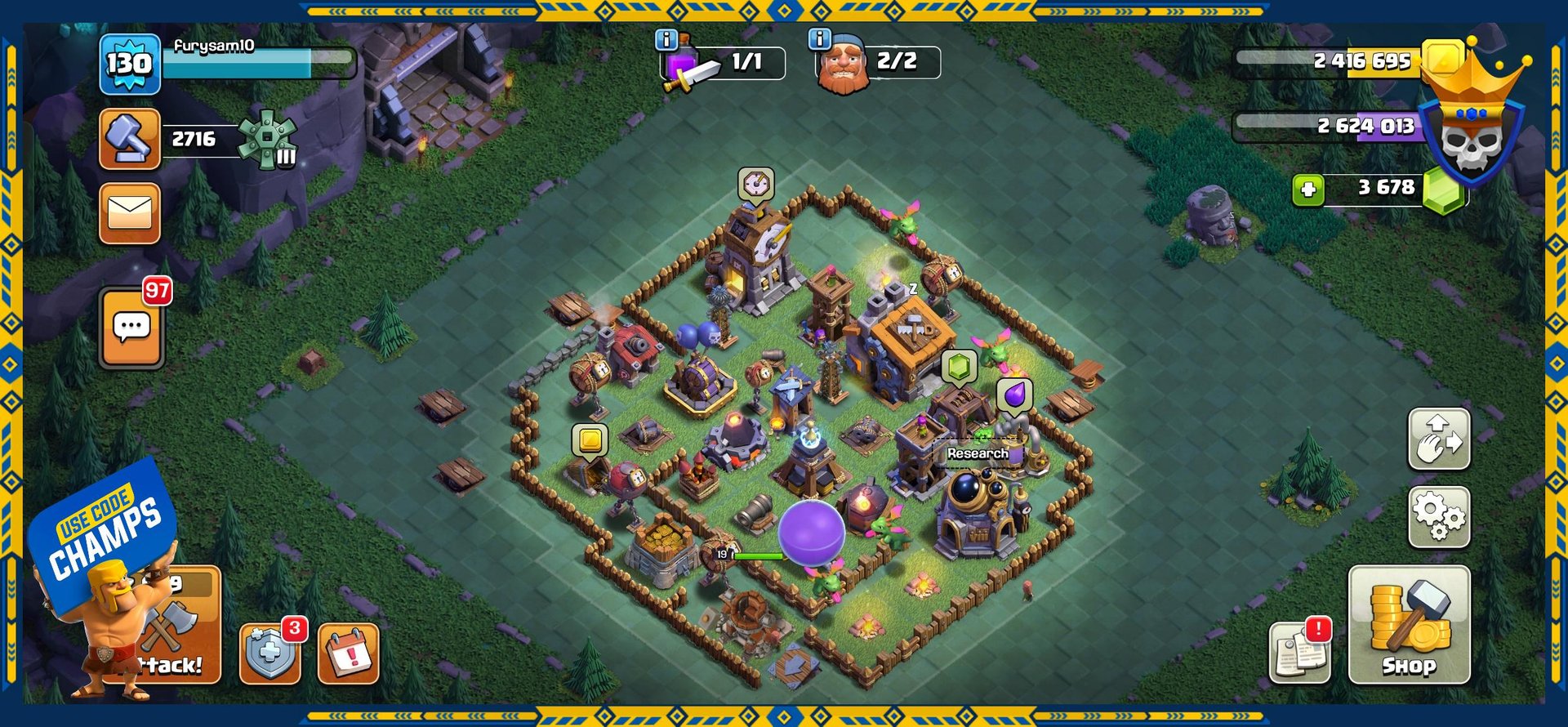
Task: Open the settings gears button
Action: click(1439, 517)
